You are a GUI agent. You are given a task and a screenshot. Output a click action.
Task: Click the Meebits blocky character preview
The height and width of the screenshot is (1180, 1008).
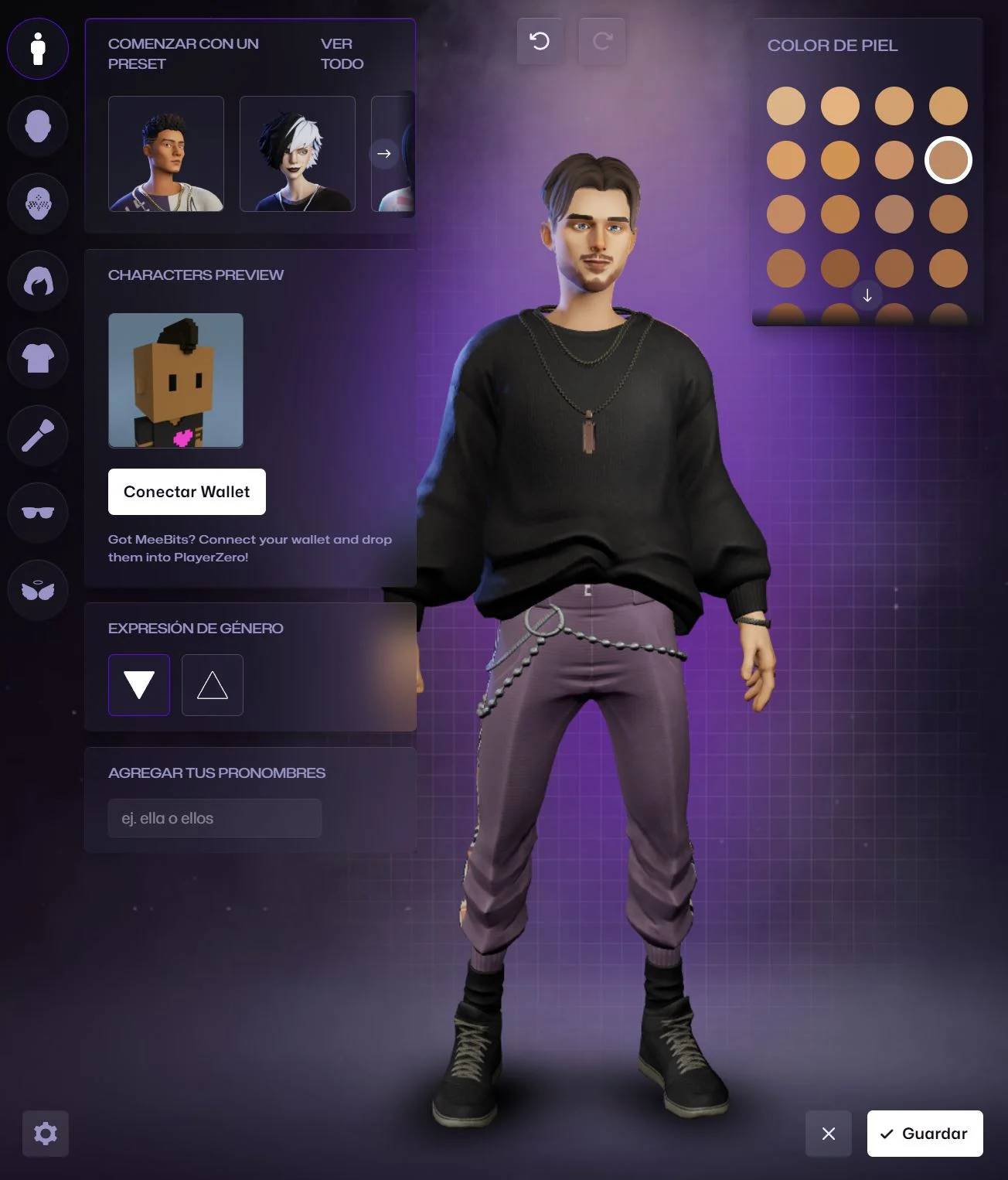[175, 380]
